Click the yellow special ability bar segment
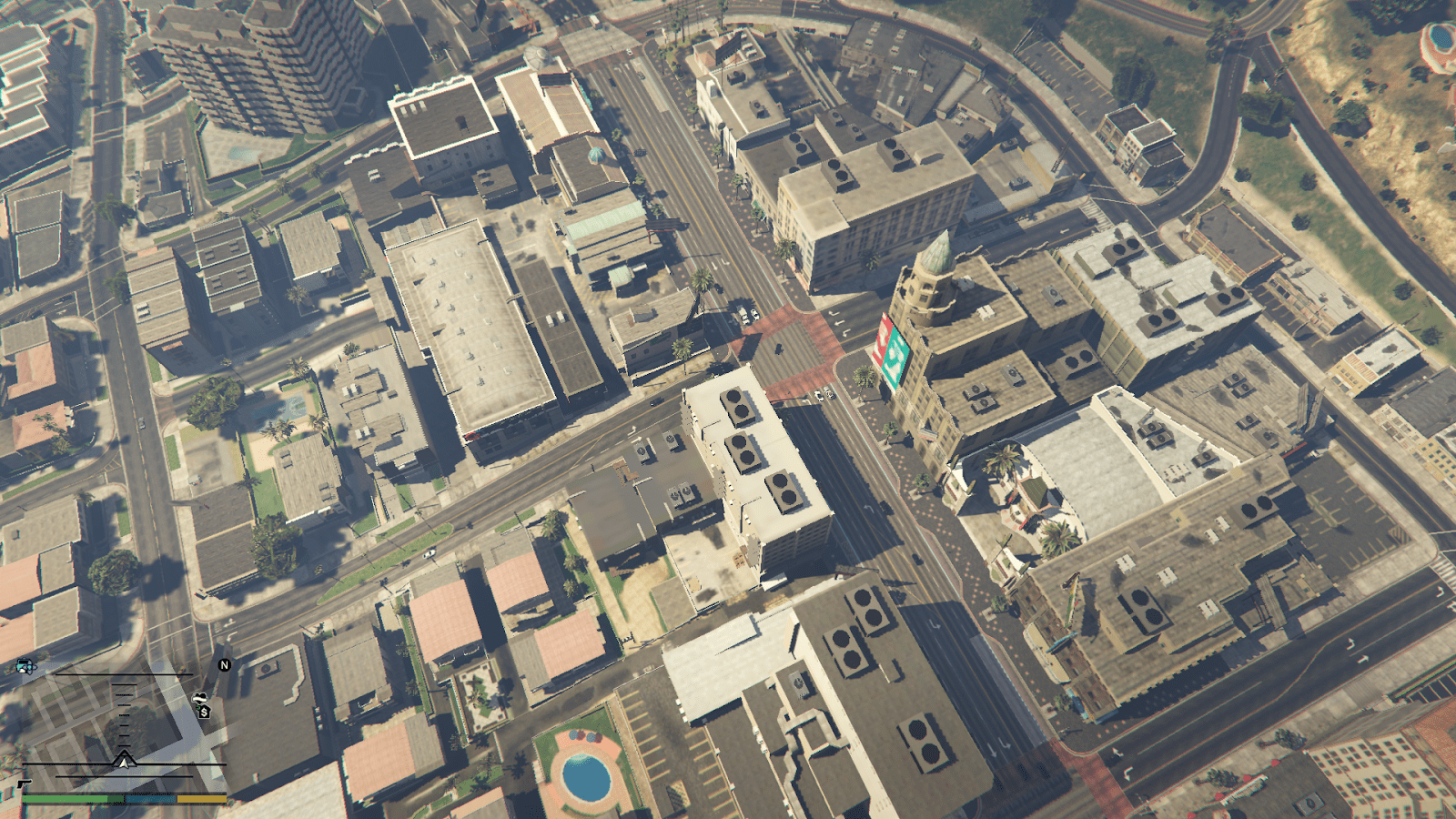The height and width of the screenshot is (819, 1456). click(x=201, y=799)
